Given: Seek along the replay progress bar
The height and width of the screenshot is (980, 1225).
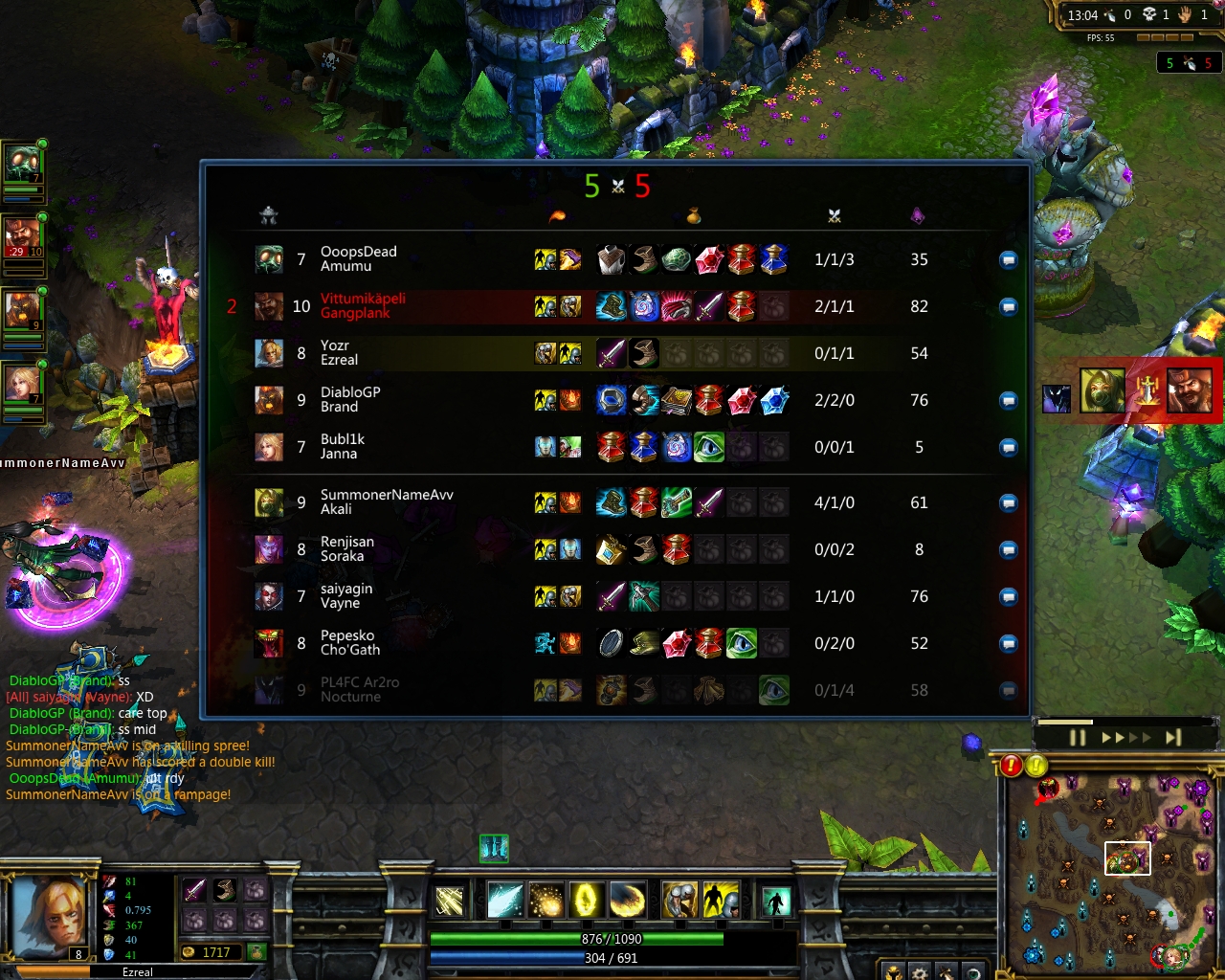Looking at the screenshot, I should [x=1110, y=722].
